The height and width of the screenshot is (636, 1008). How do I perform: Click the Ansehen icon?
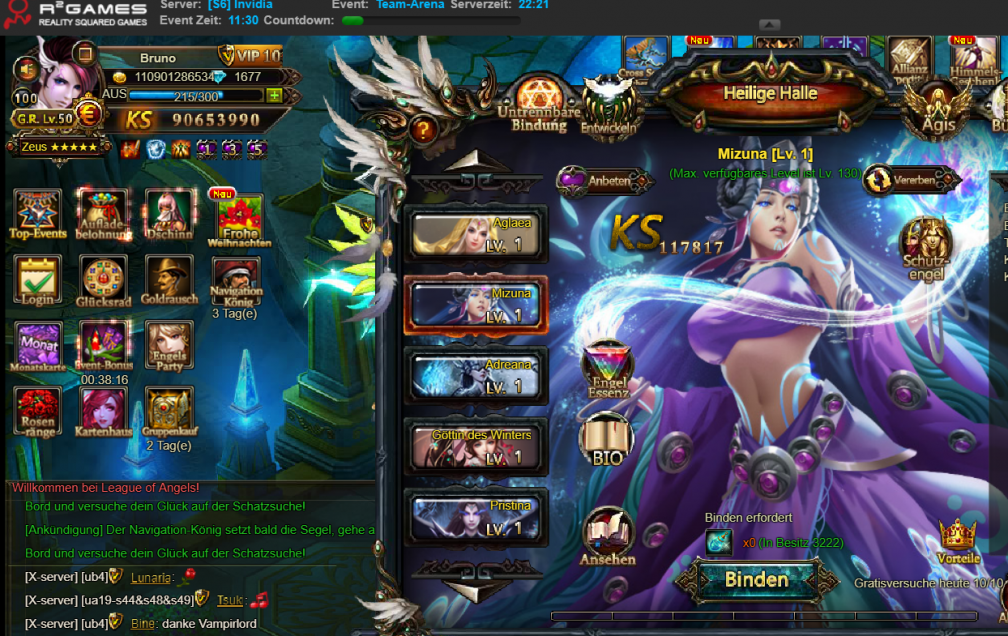pyautogui.click(x=607, y=534)
